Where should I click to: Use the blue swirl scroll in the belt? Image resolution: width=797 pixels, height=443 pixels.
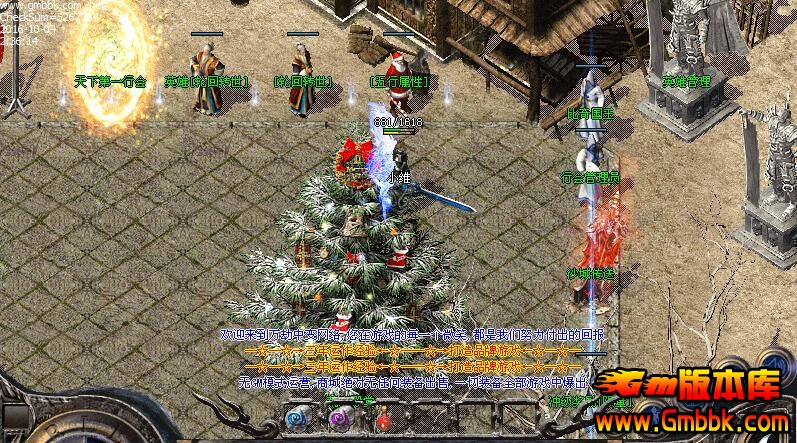[x=296, y=416]
